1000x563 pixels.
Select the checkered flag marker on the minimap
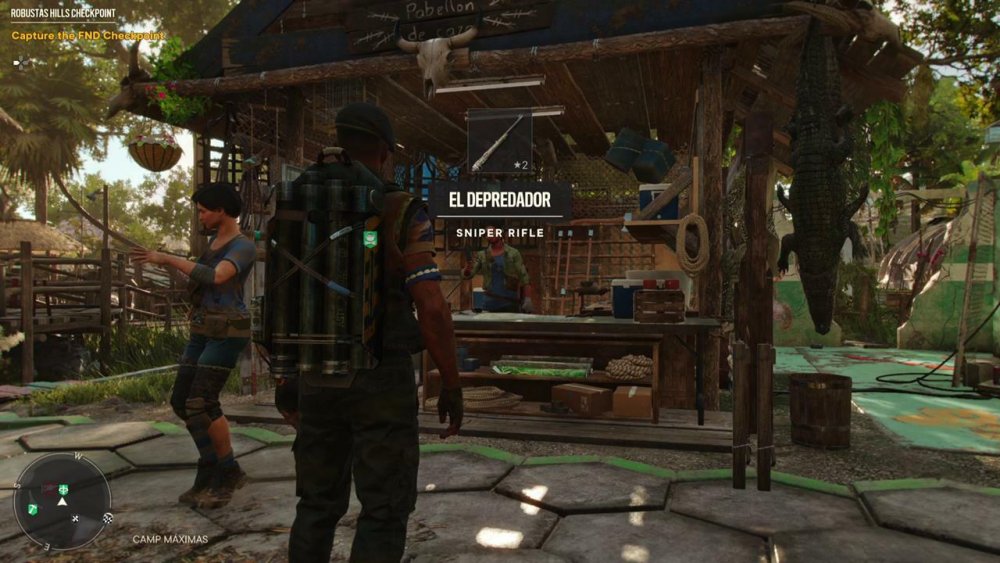(108, 518)
